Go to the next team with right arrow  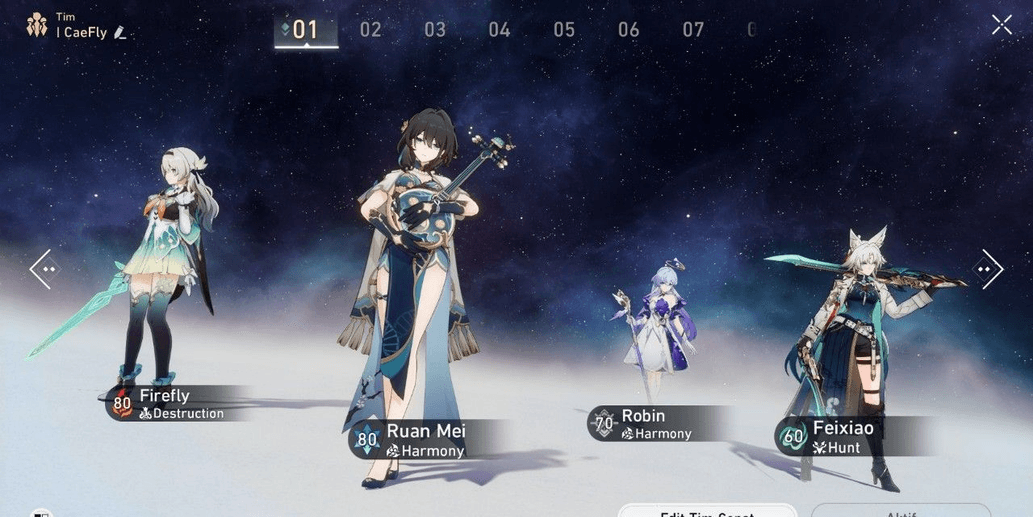click(988, 269)
